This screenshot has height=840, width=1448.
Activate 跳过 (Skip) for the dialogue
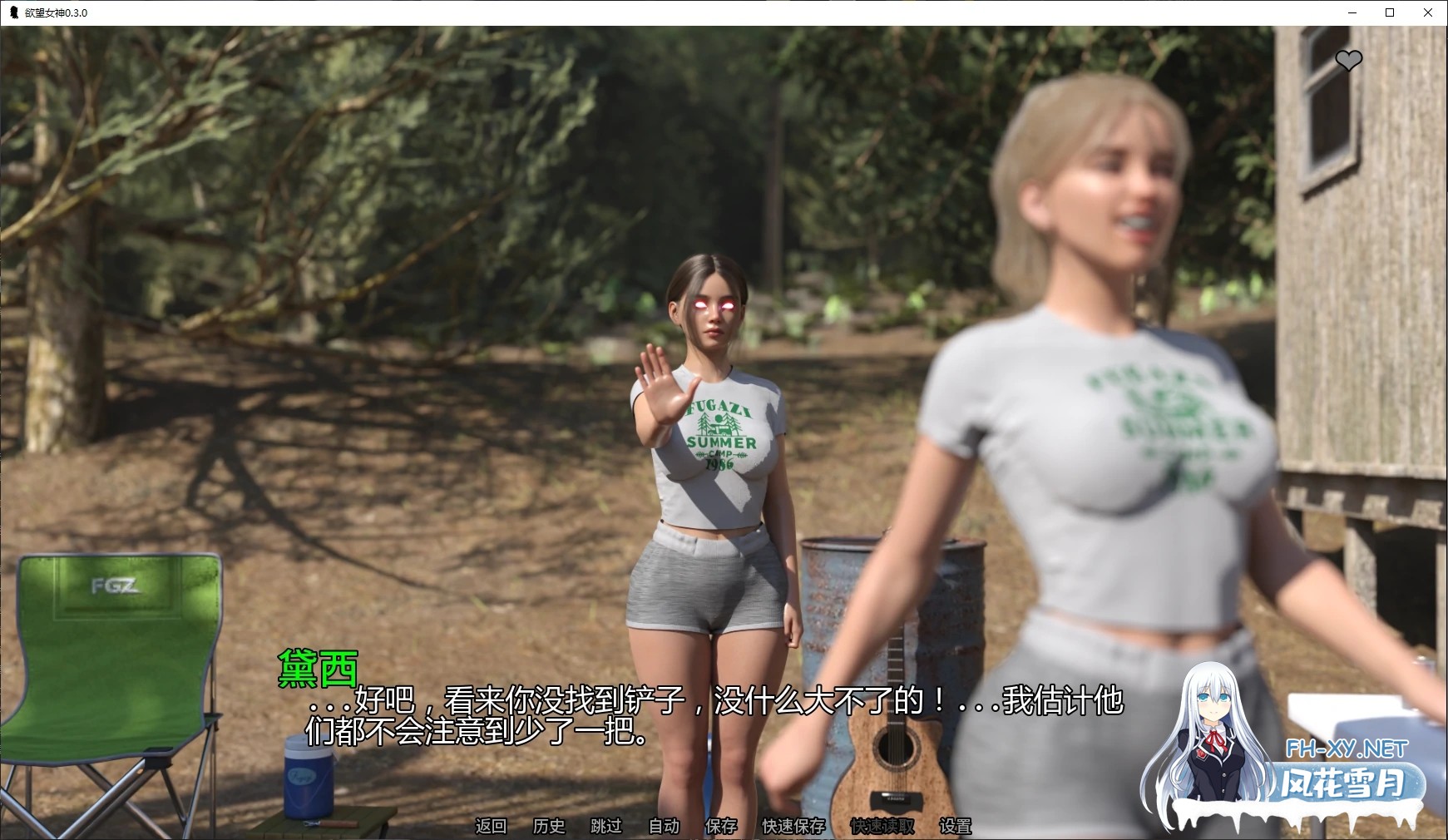tap(606, 826)
